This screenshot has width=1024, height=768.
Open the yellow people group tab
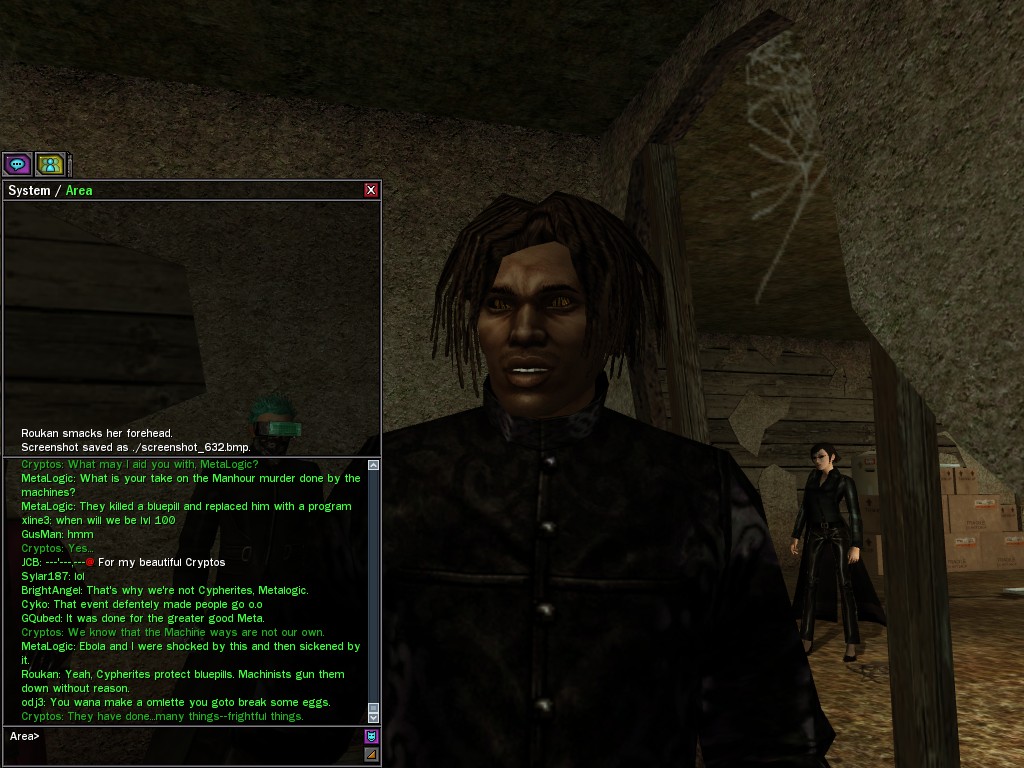coord(50,164)
